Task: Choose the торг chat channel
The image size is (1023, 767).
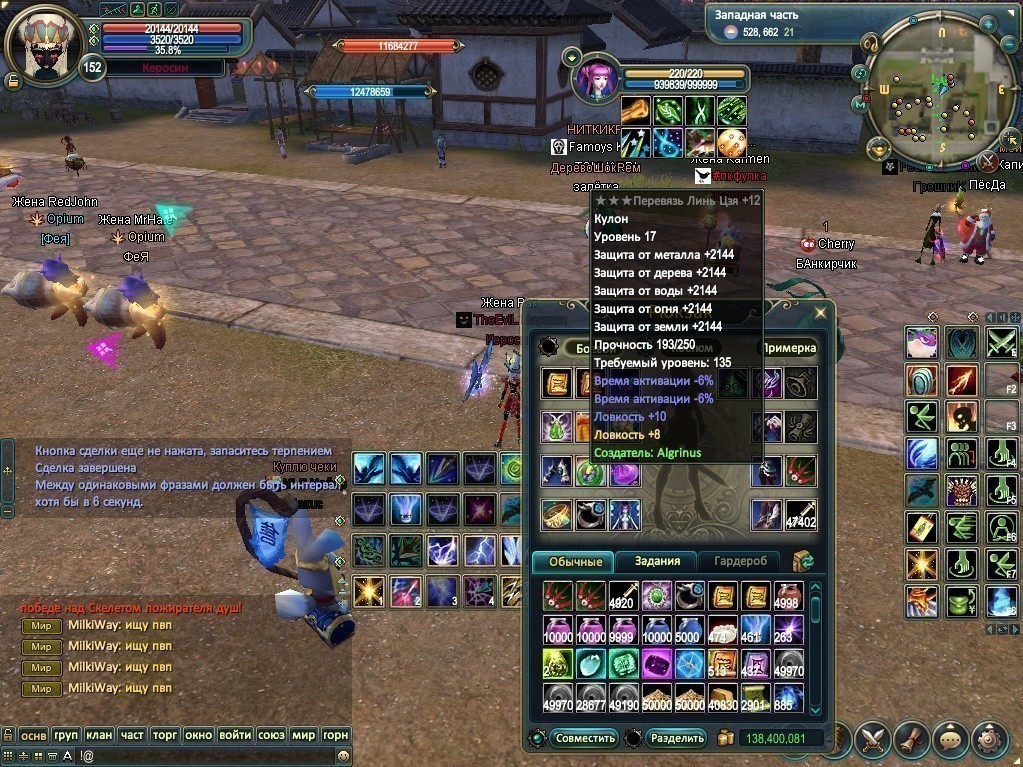Action: pos(165,735)
